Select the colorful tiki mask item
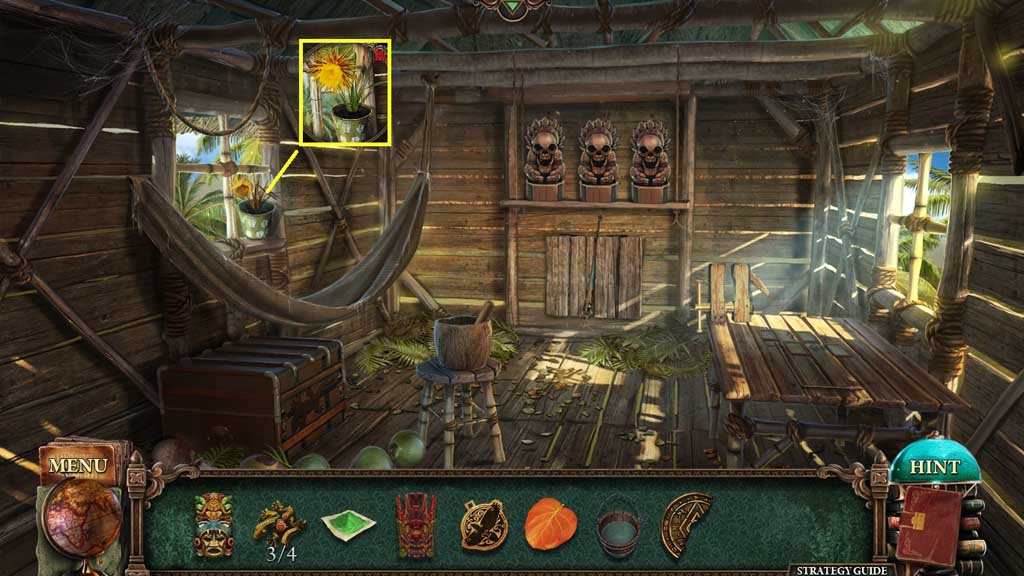This screenshot has height=576, width=1024. point(213,523)
